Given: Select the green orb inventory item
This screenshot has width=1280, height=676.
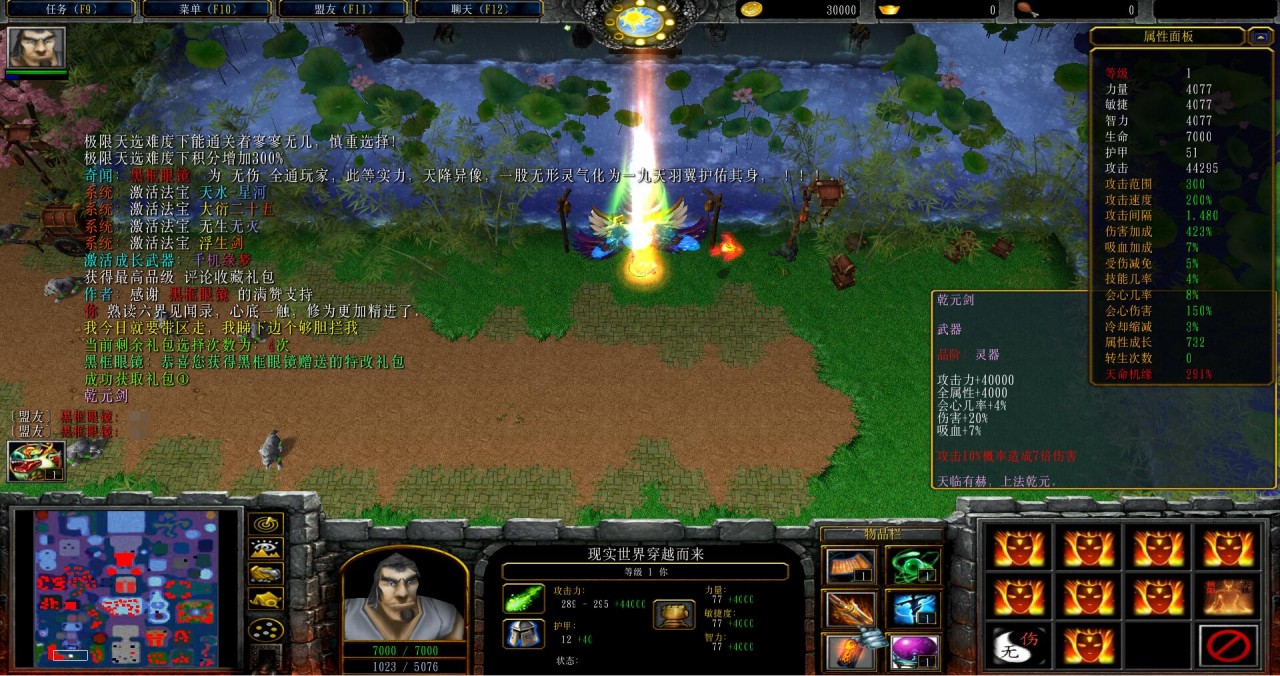Looking at the screenshot, I should (x=912, y=566).
